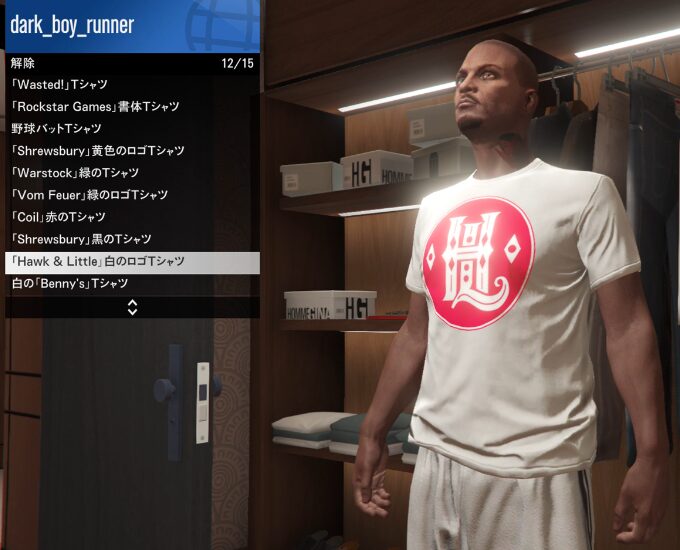Choose the 「Rockstar Games」書体Tシャツ option

(x=95, y=107)
